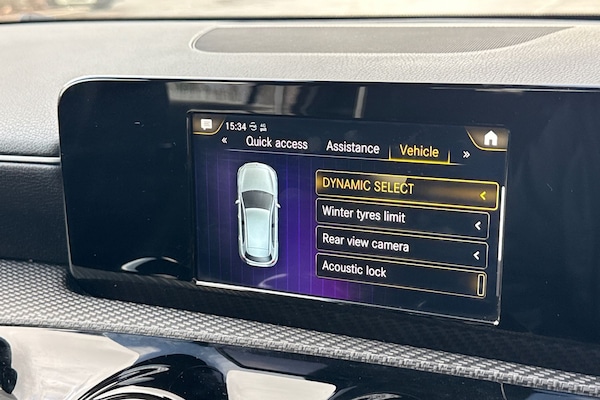Open the Rear view camera entry
The image size is (600, 400).
401,246
